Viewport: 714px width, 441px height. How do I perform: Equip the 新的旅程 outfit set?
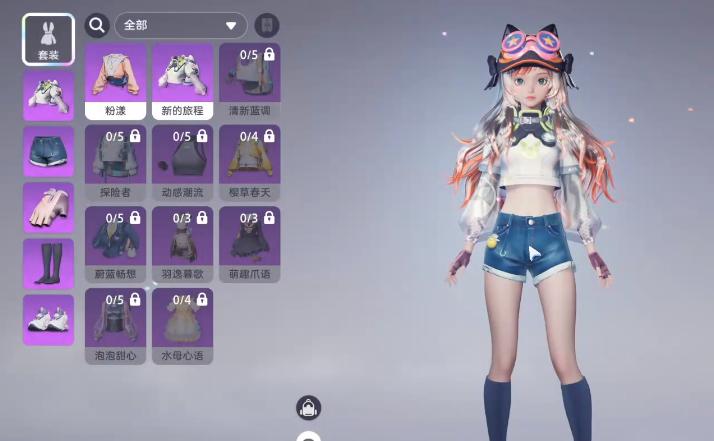[182, 81]
